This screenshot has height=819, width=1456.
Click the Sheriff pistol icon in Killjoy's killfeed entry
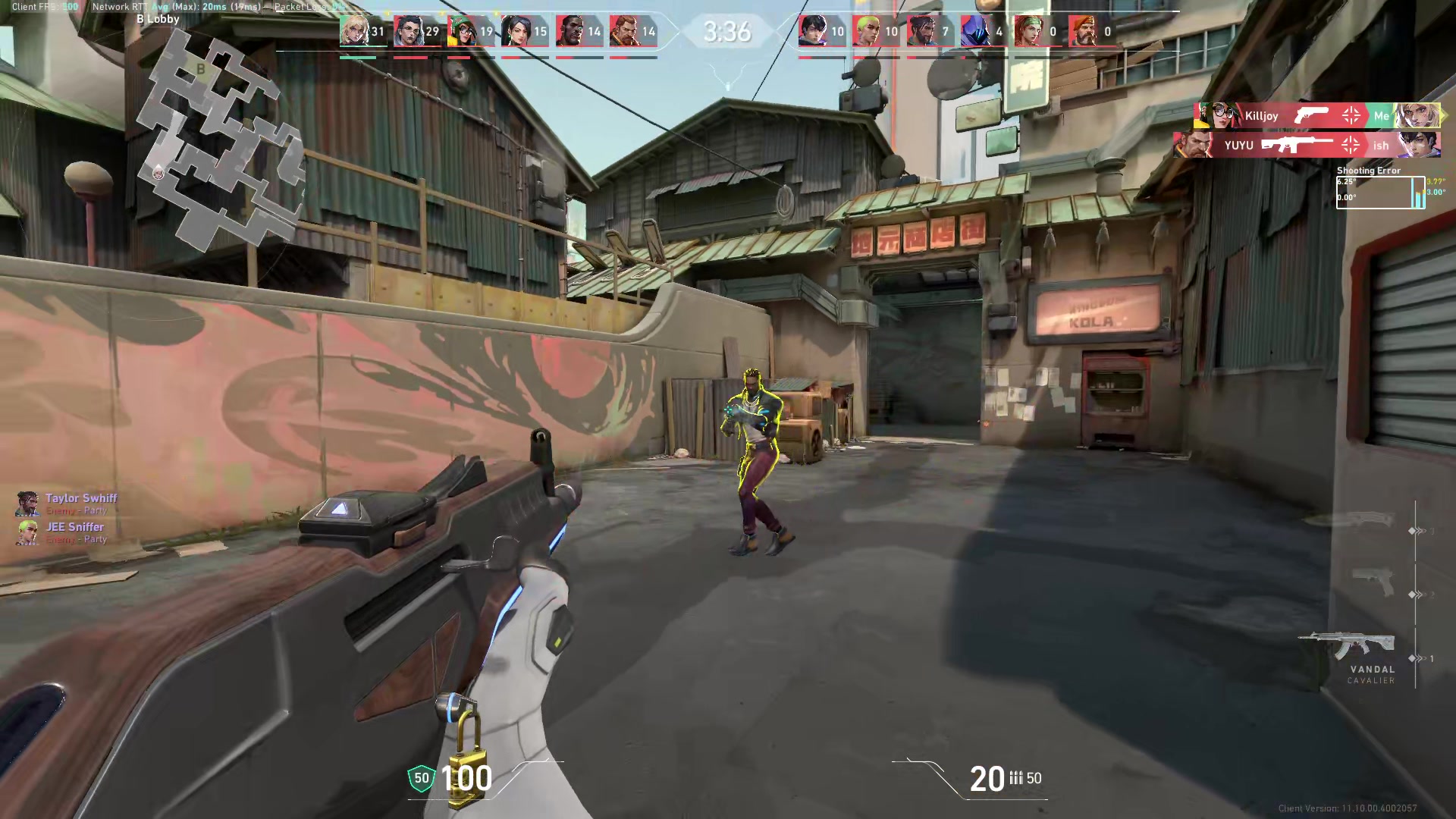1311,115
